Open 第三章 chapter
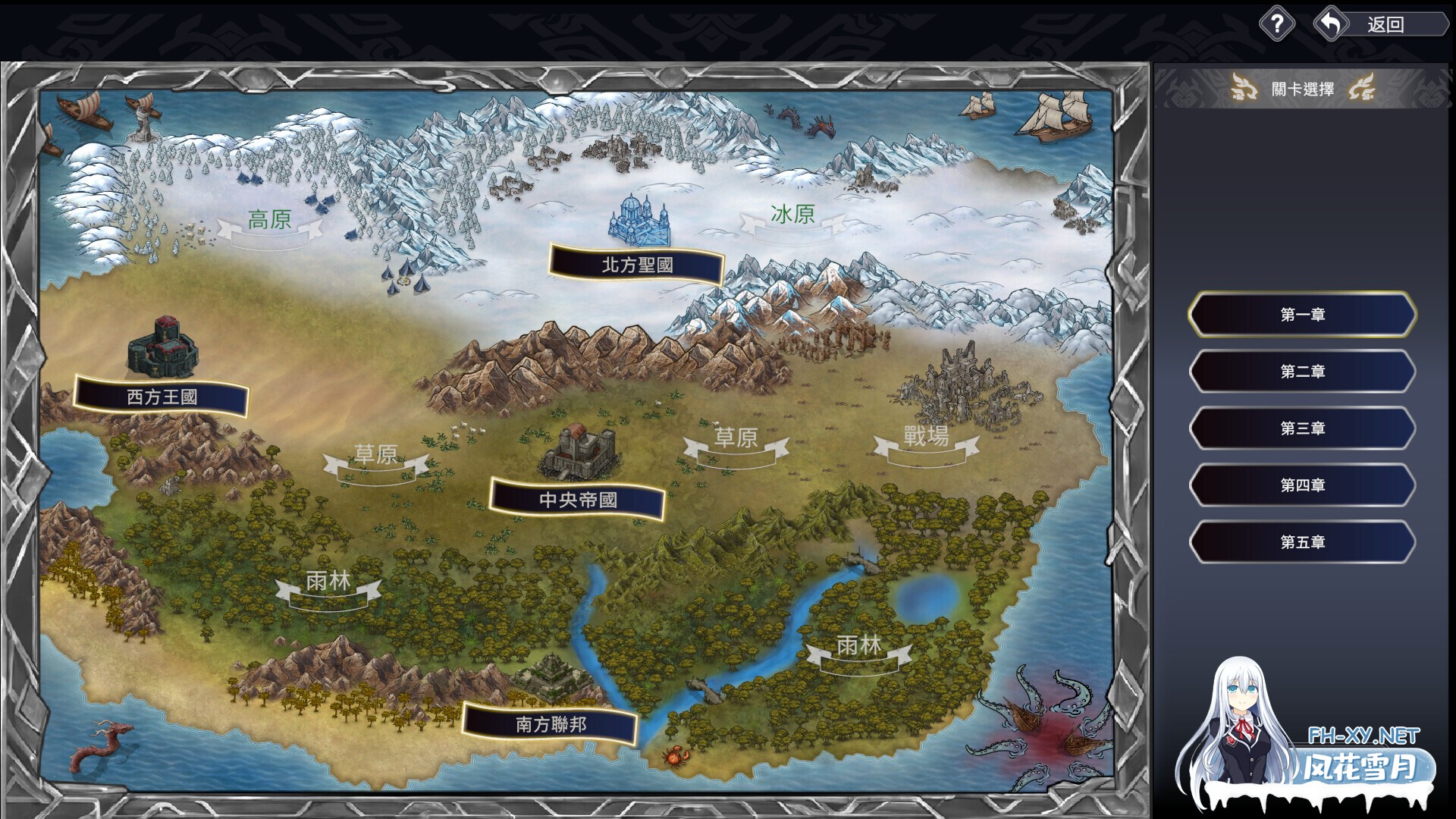This screenshot has height=819, width=1456. point(1301,428)
